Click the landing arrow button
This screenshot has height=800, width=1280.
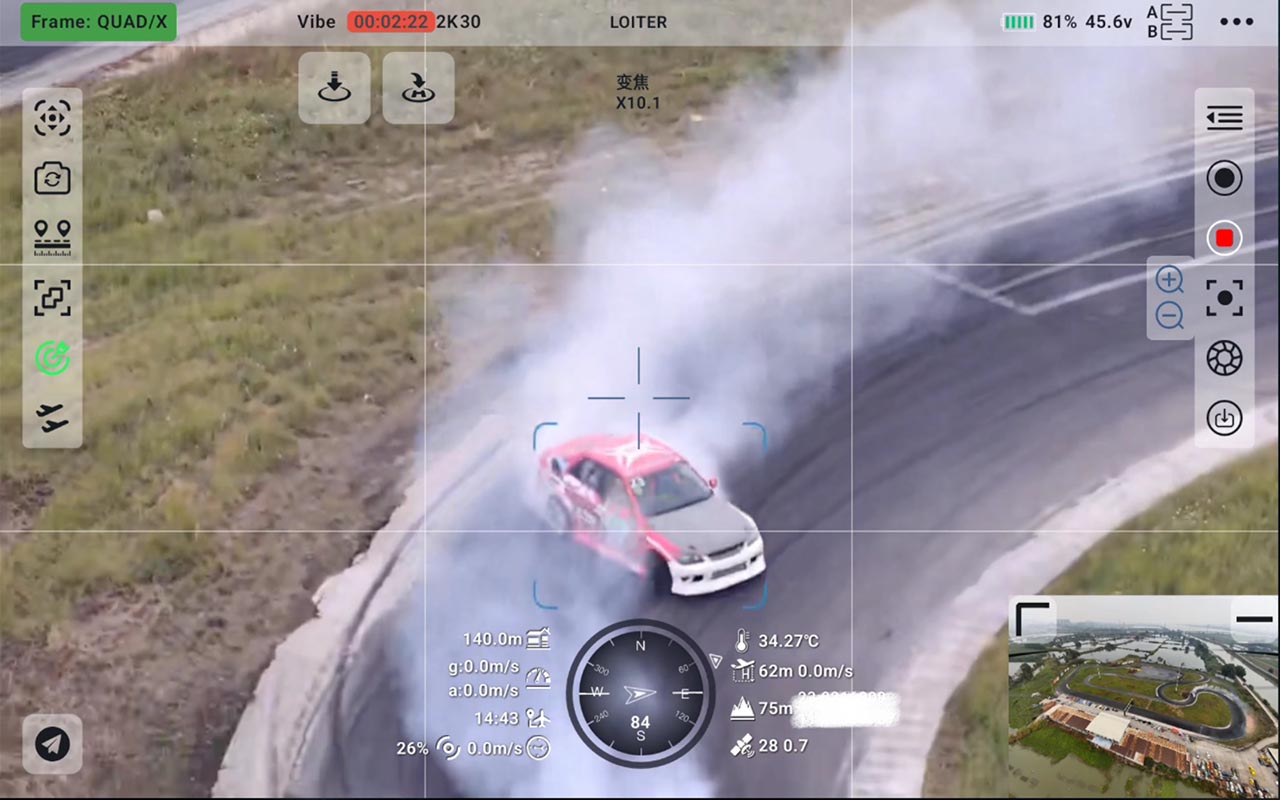(x=334, y=88)
